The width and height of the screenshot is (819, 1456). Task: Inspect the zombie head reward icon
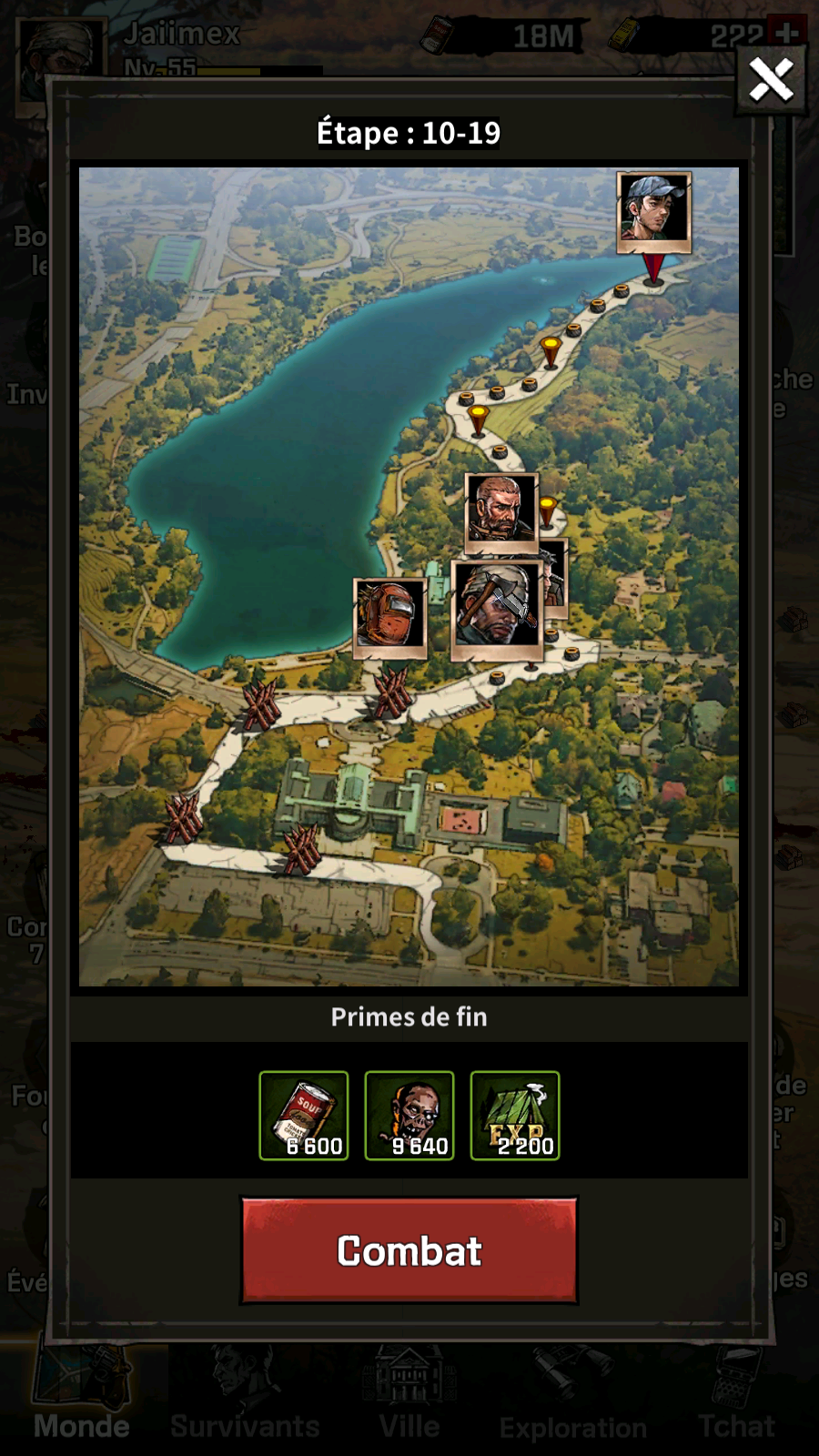pyautogui.click(x=409, y=1116)
